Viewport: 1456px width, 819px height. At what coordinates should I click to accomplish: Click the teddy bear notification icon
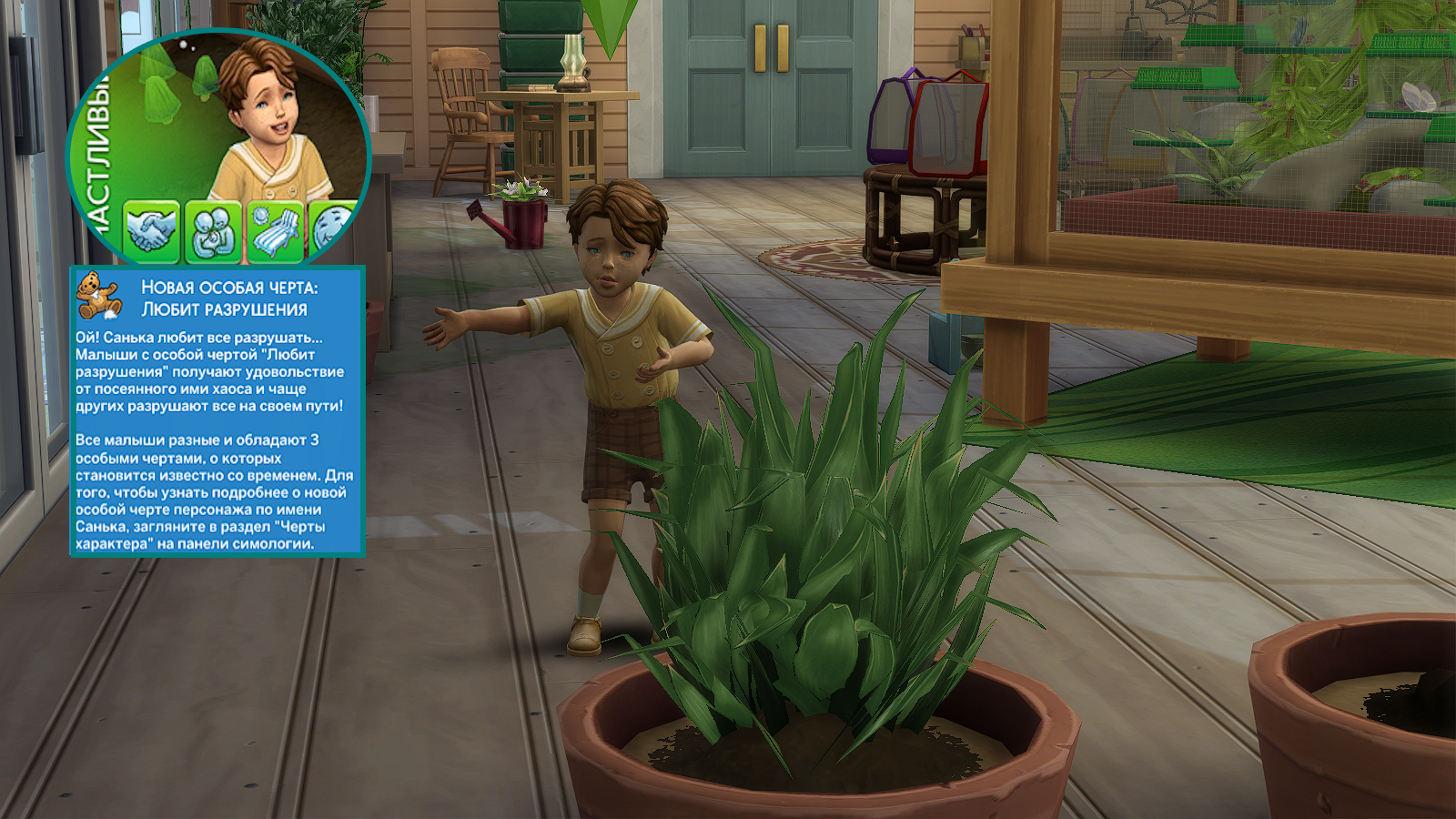pyautogui.click(x=98, y=296)
